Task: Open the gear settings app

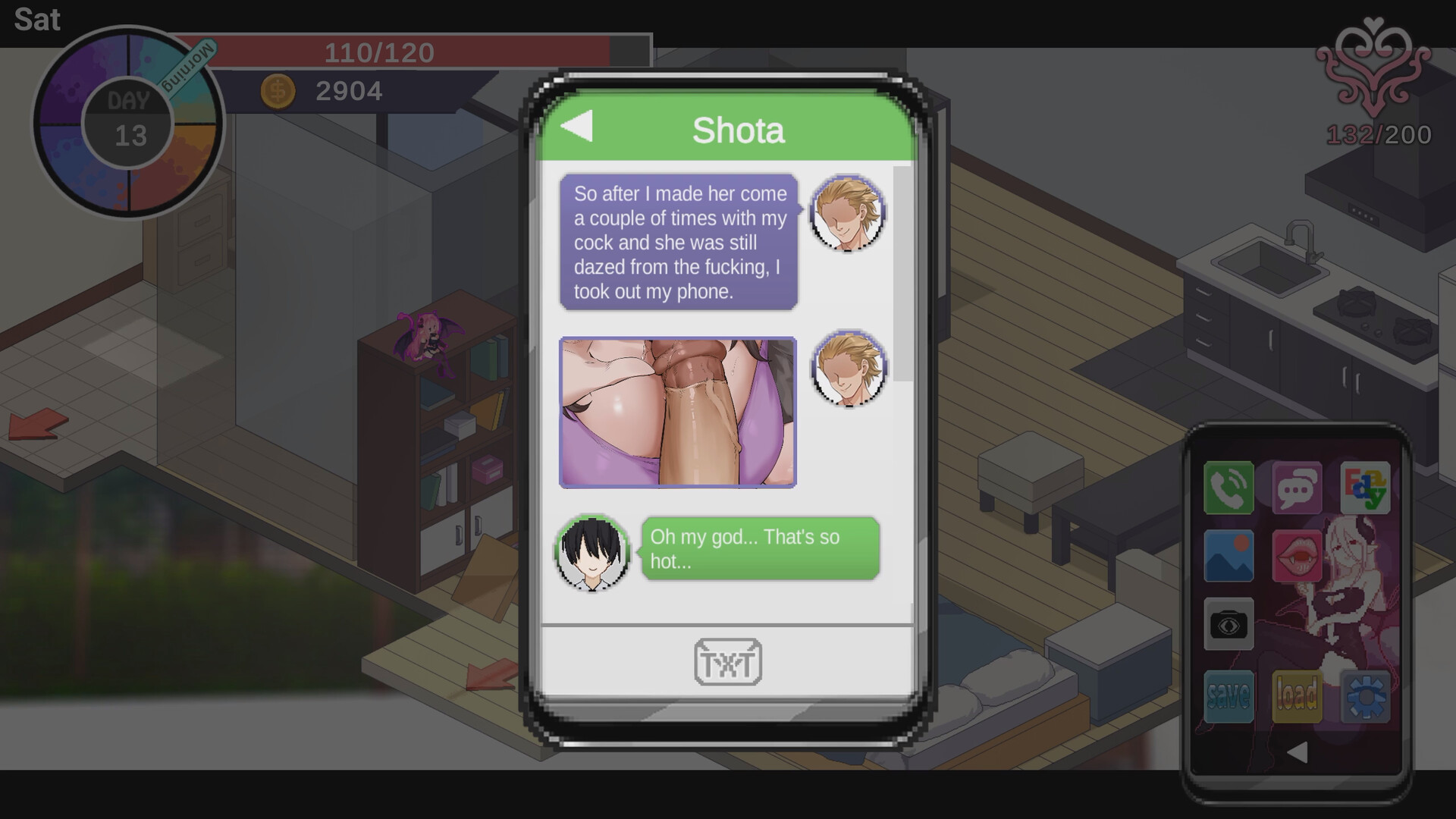Action: click(1365, 695)
